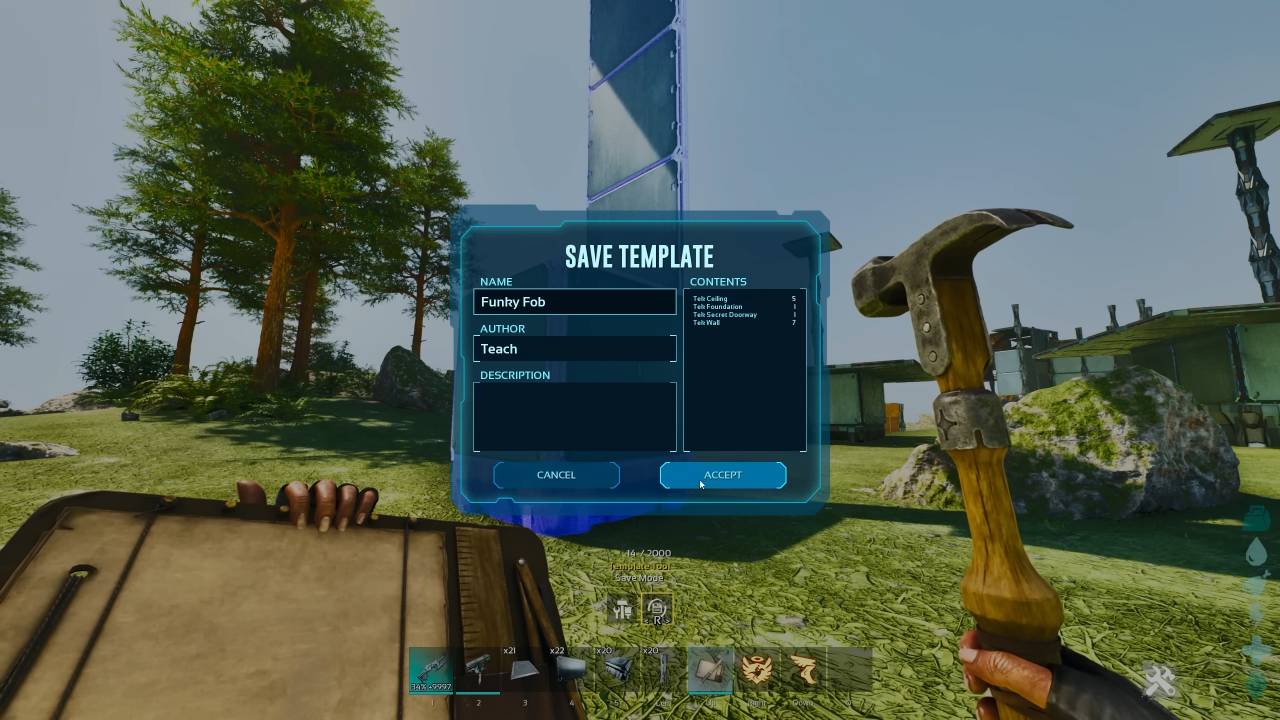Select the highlighted Template Tool hotbar slot
Image resolution: width=1280 pixels, height=720 pixels.
[710, 669]
